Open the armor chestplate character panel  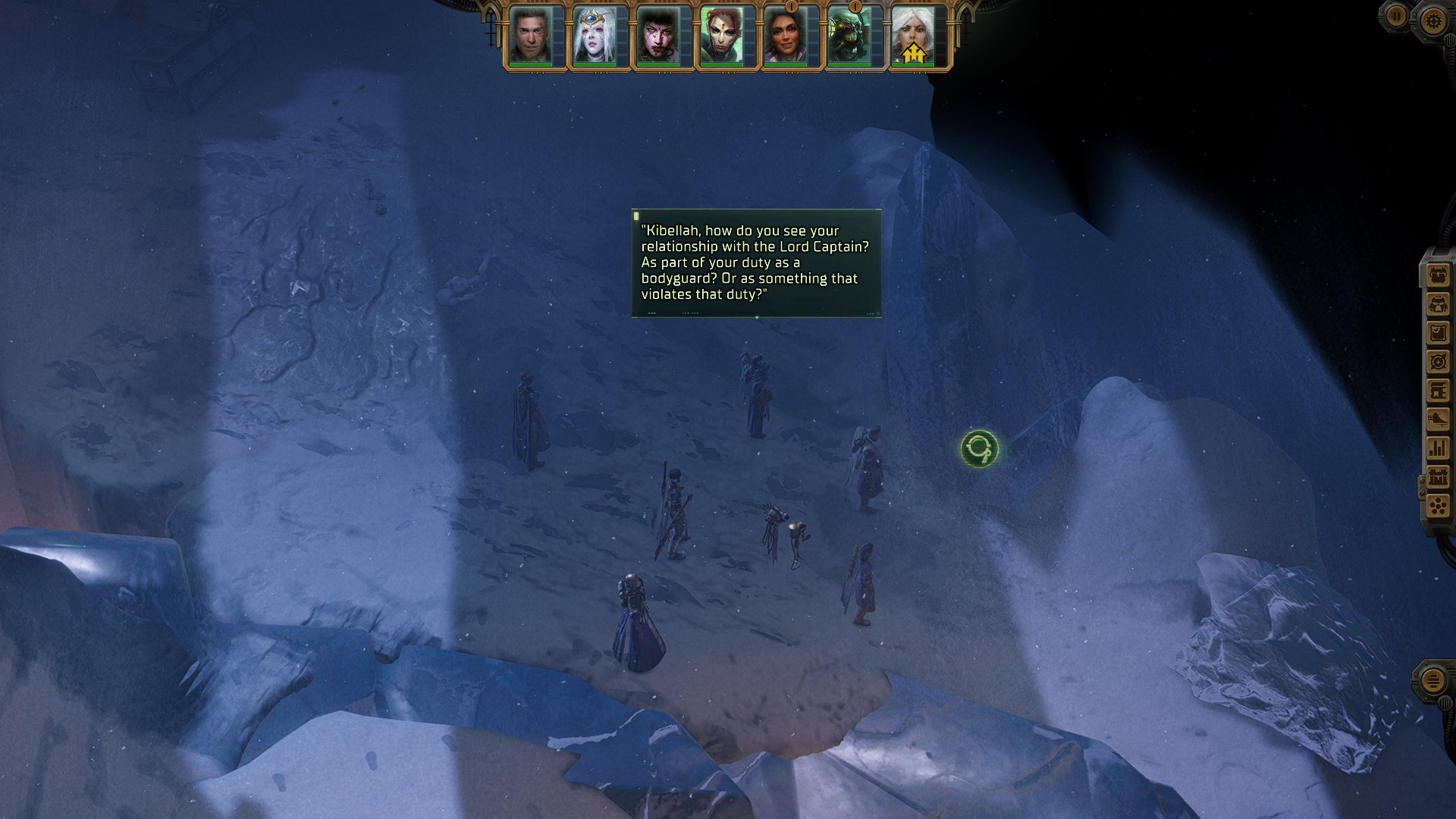point(1438,304)
